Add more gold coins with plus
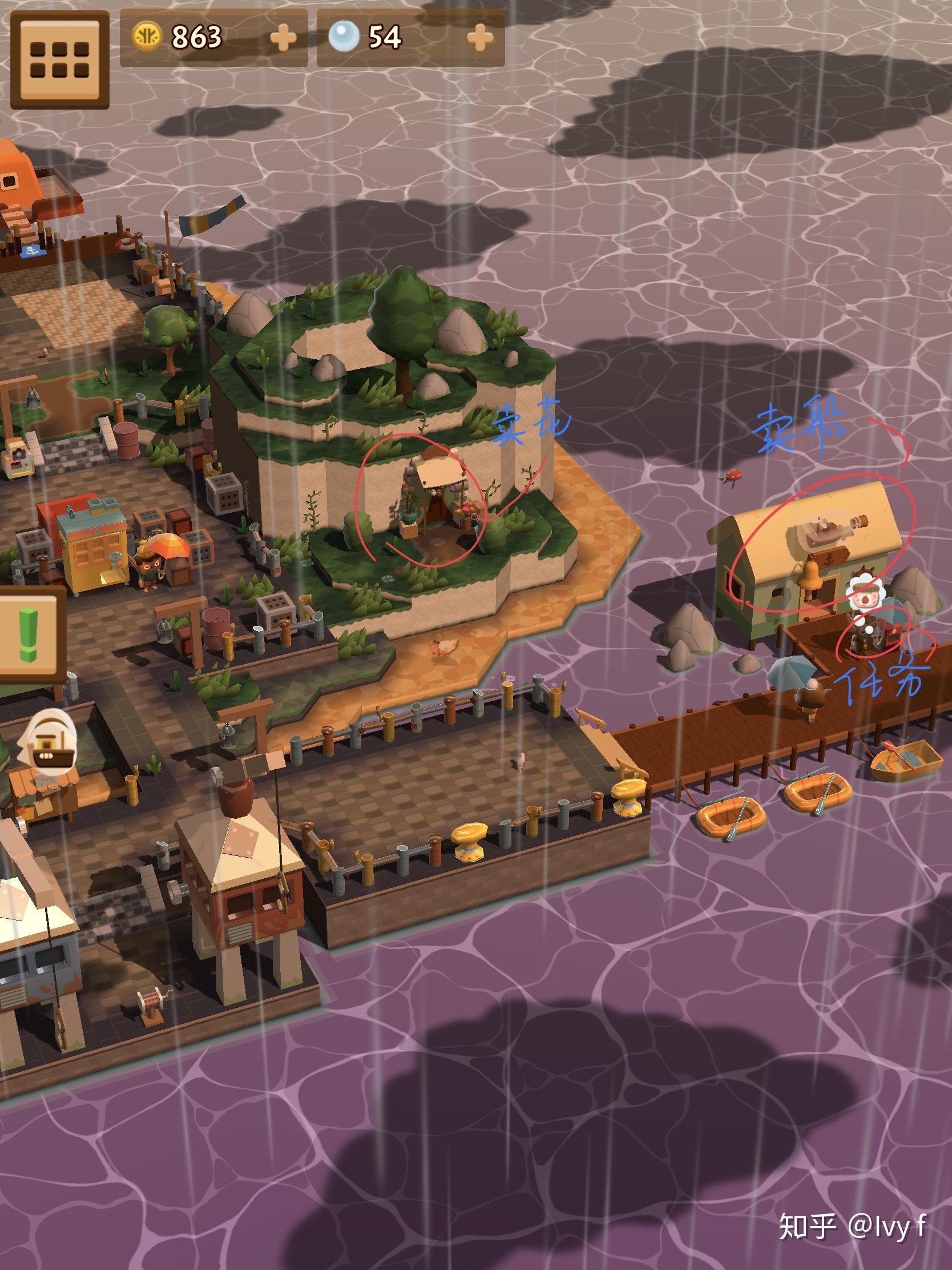Image resolution: width=952 pixels, height=1270 pixels. click(283, 38)
